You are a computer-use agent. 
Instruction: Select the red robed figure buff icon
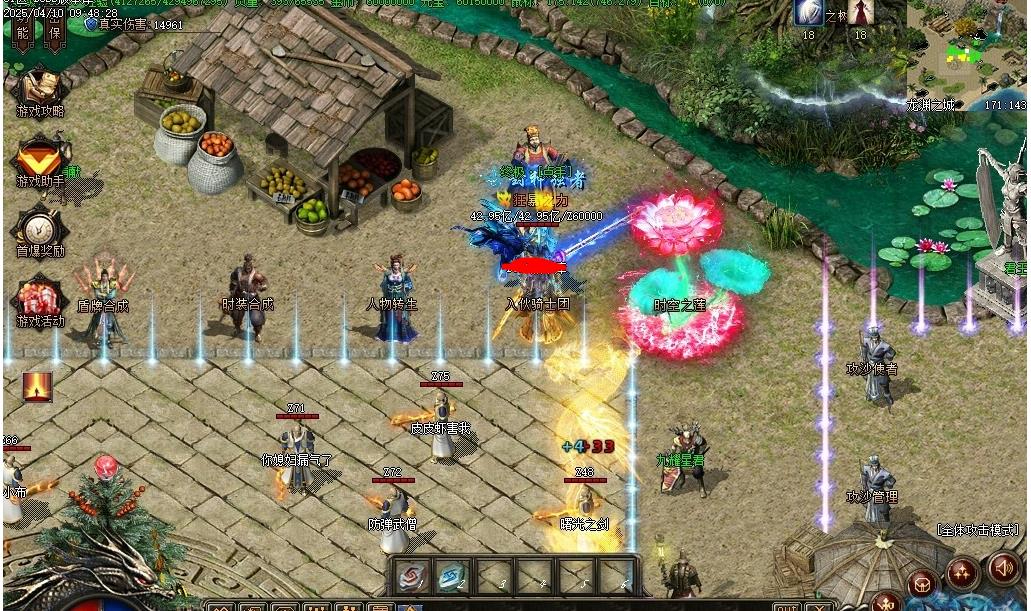coord(860,13)
